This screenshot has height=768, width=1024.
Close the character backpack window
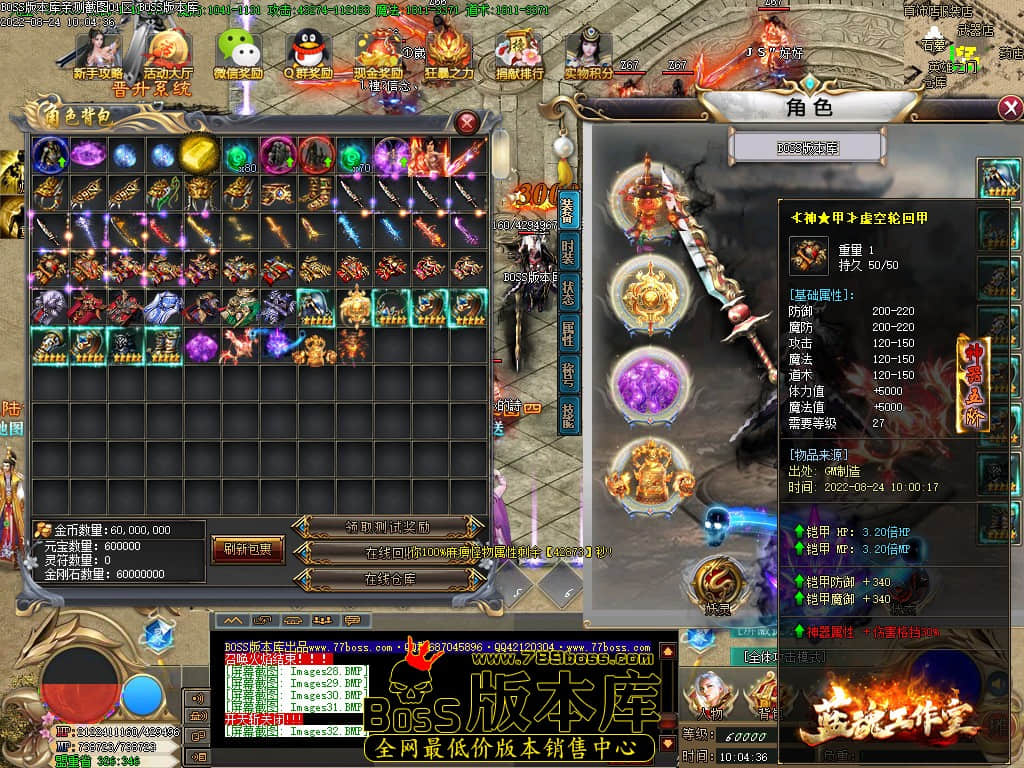467,123
